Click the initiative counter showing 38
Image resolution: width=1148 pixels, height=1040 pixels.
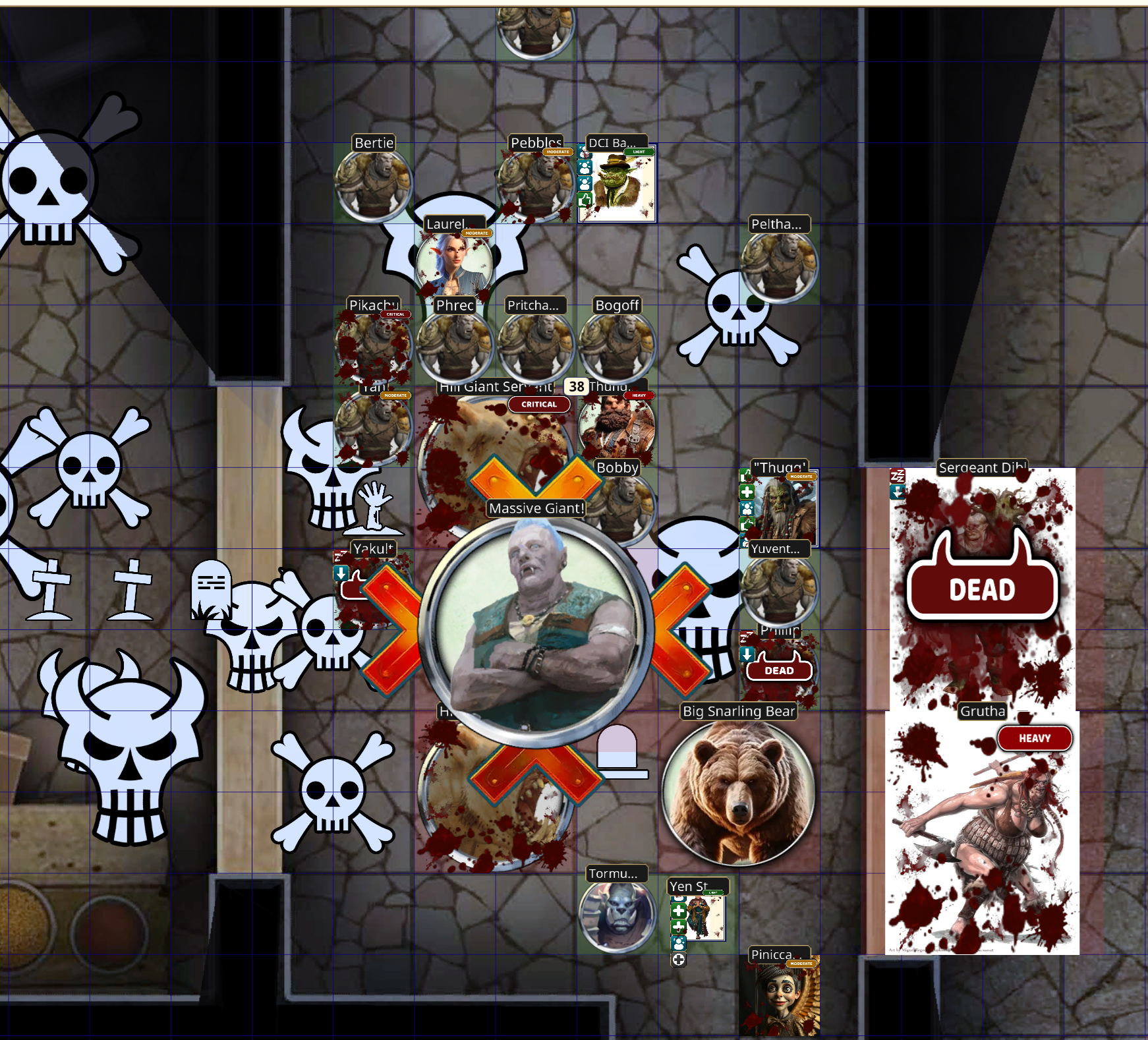click(577, 387)
